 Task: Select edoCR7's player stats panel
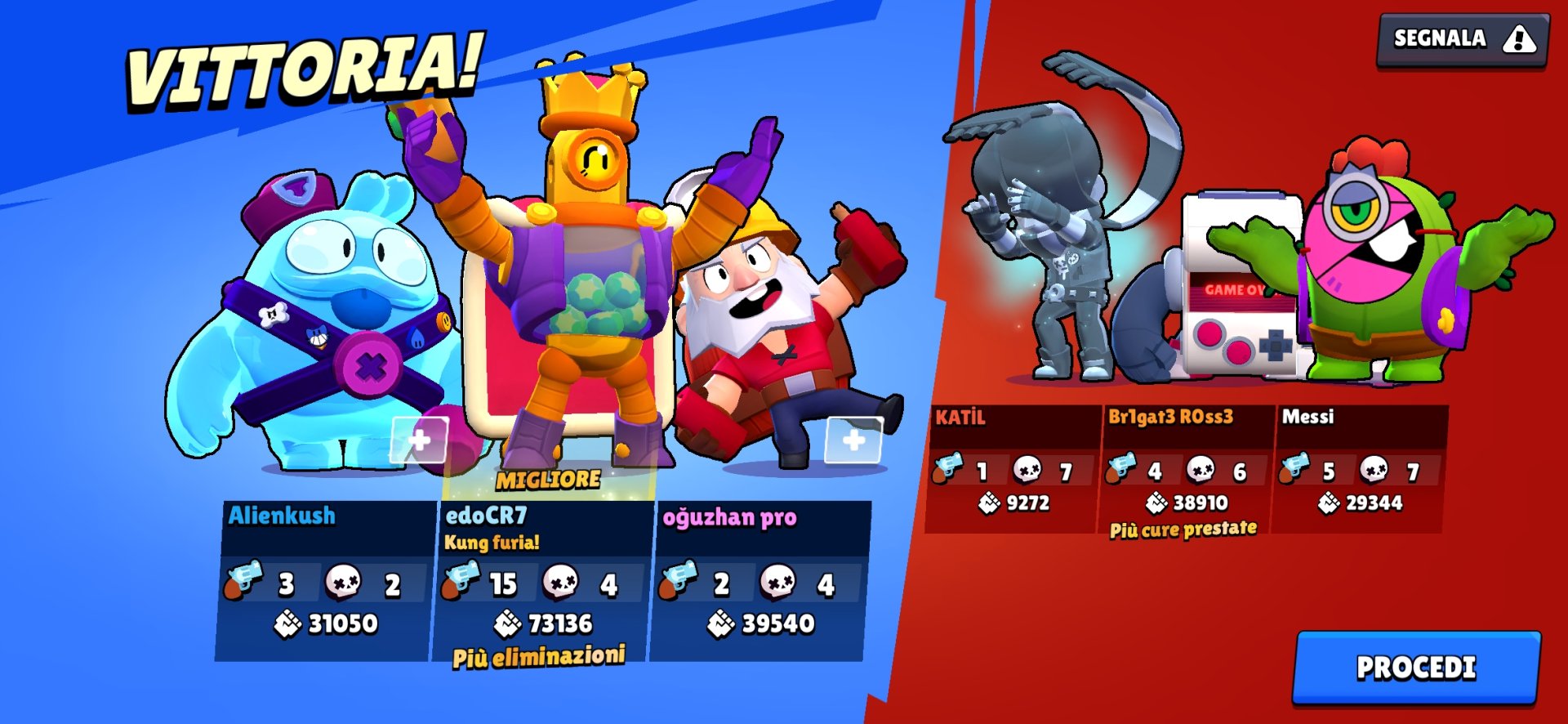click(x=542, y=580)
